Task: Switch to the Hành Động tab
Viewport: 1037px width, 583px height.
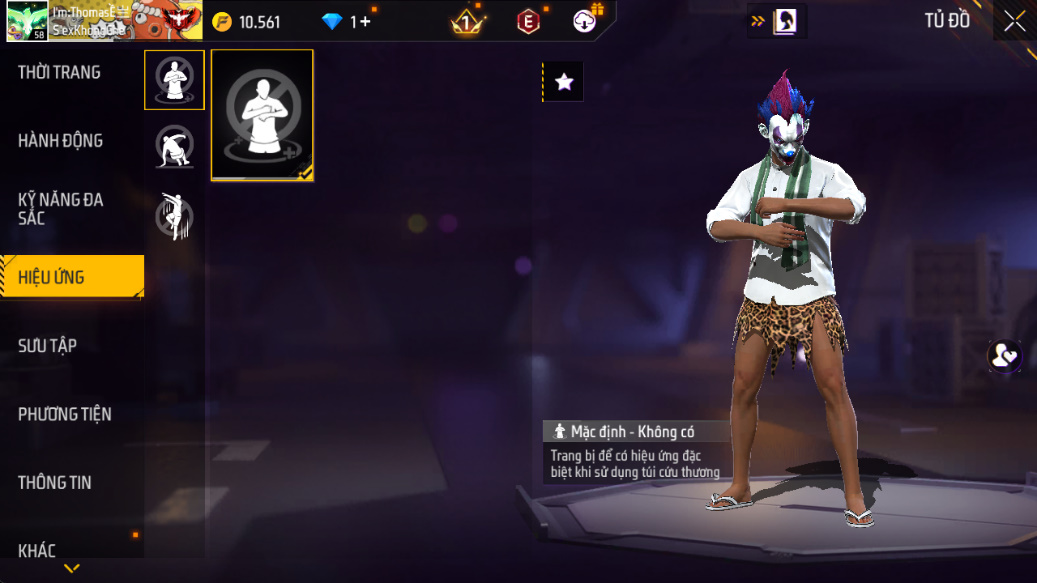Action: point(61,141)
